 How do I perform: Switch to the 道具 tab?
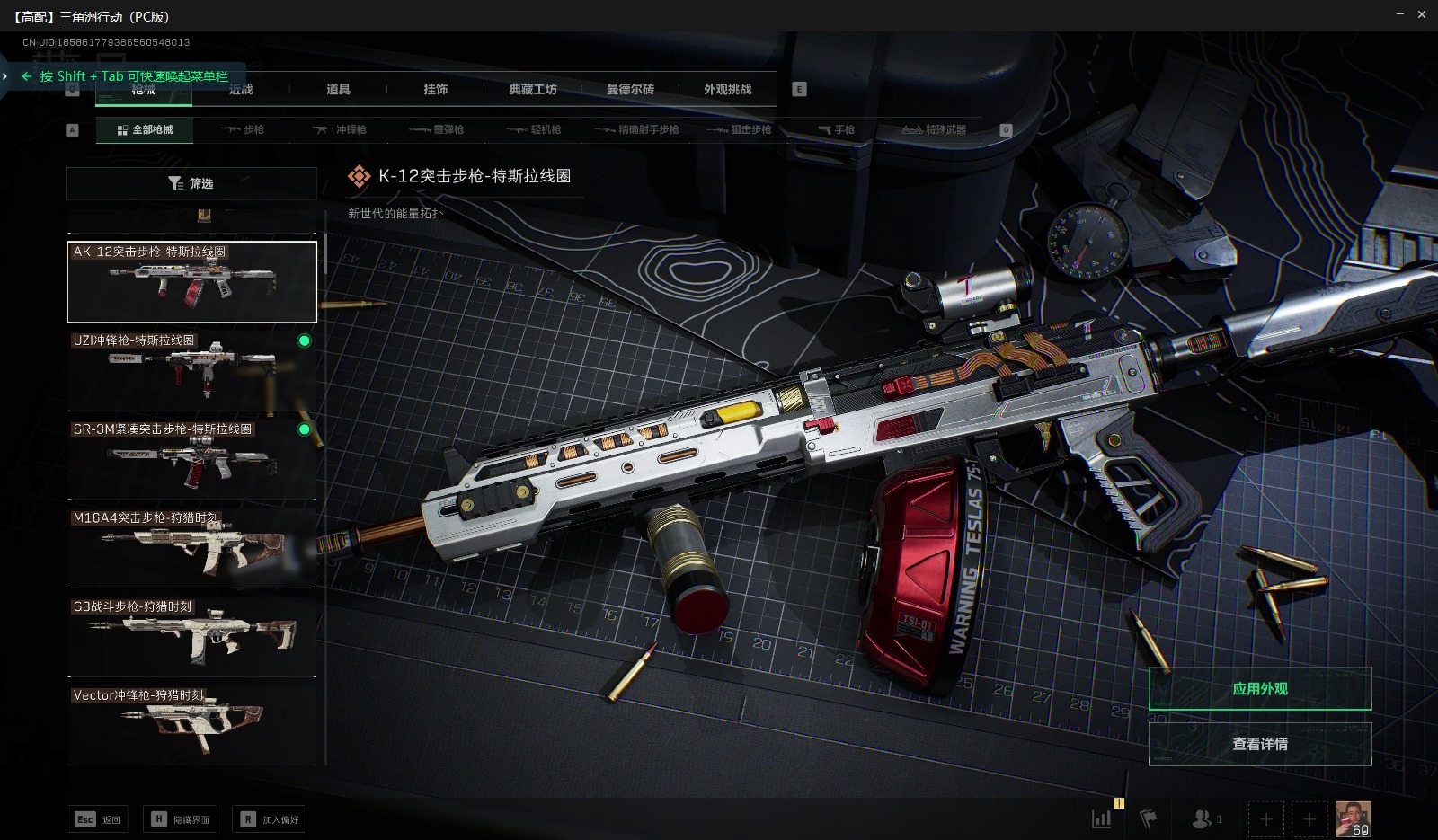[338, 89]
